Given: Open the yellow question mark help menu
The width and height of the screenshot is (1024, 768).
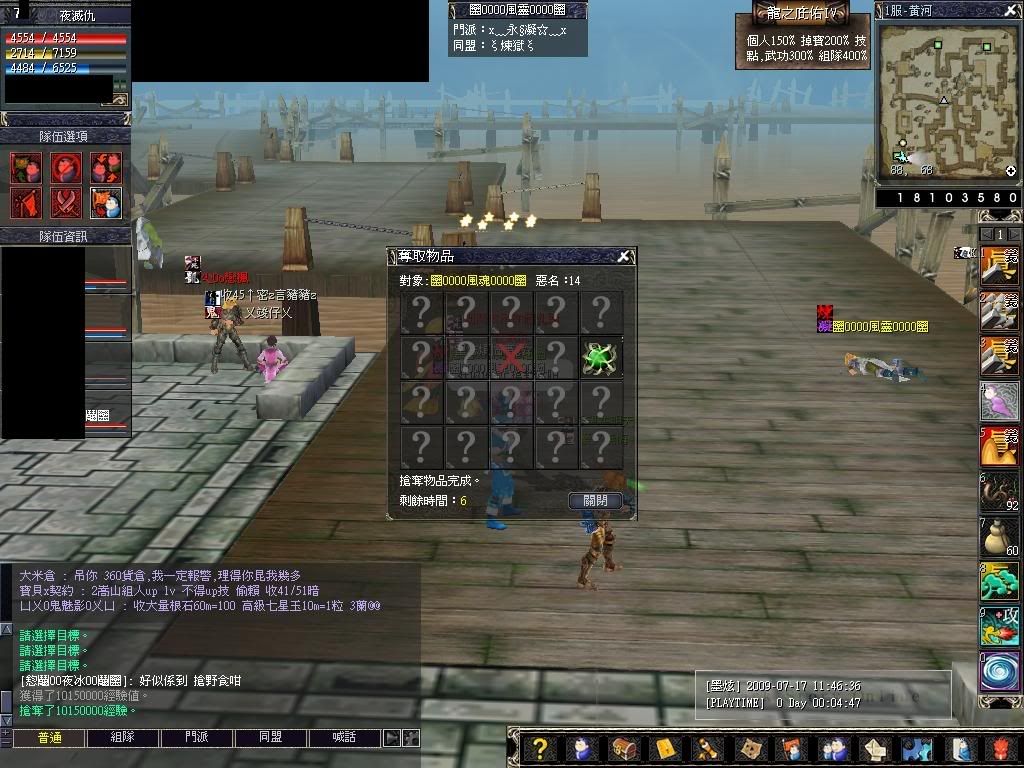Looking at the screenshot, I should 540,748.
